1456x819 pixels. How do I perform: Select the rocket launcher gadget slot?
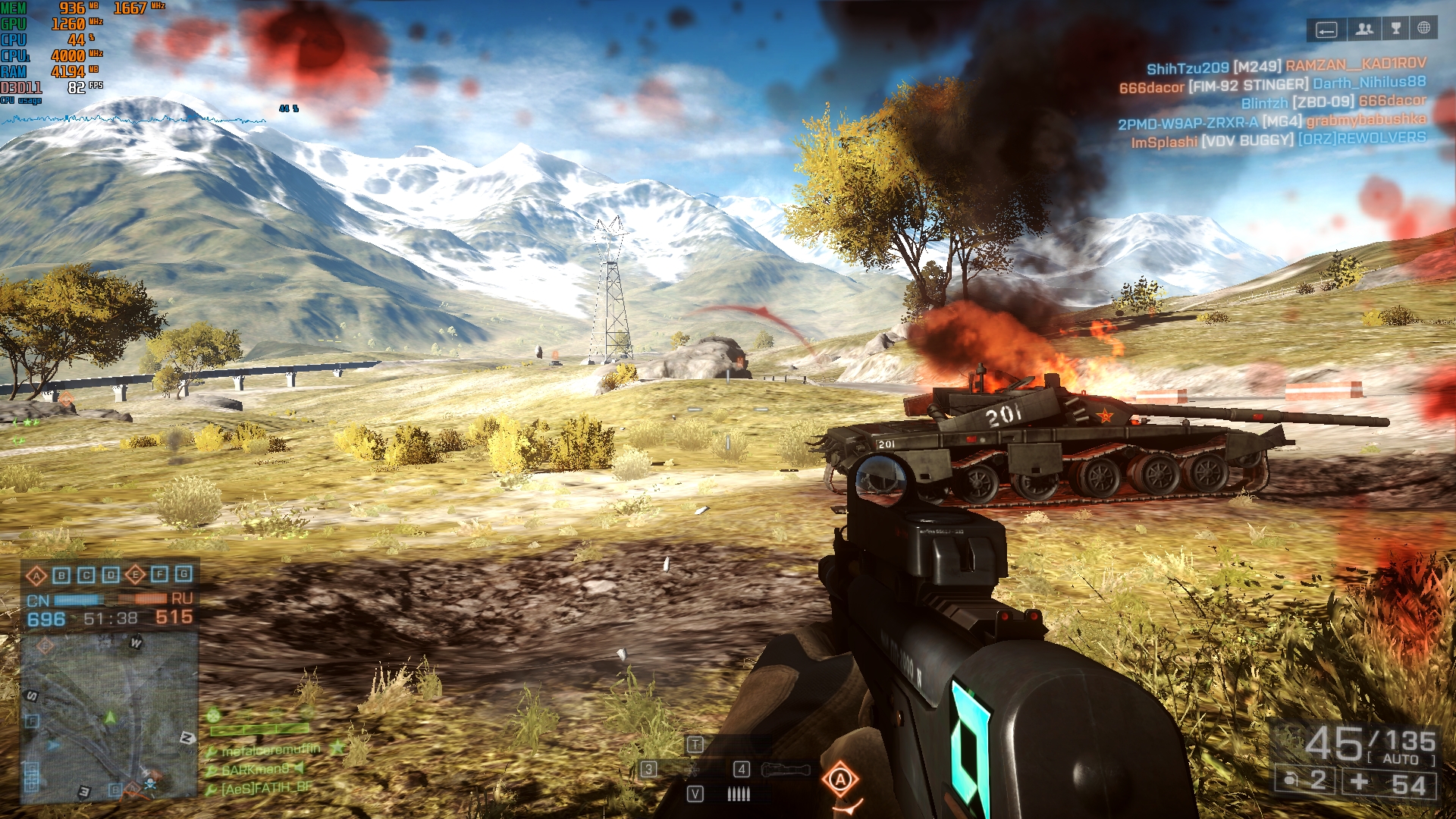785,770
